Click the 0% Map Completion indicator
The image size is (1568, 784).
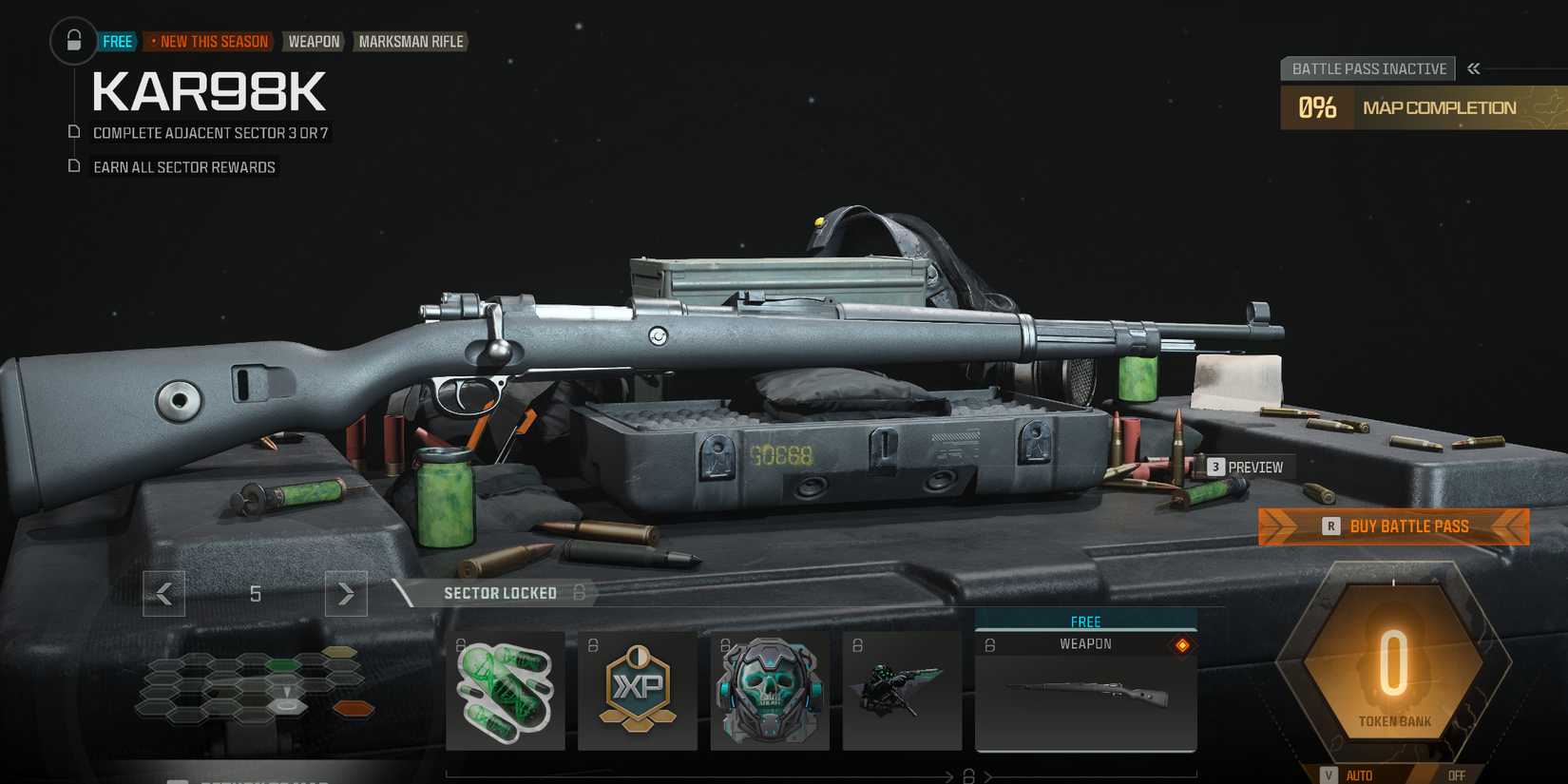coord(1317,107)
